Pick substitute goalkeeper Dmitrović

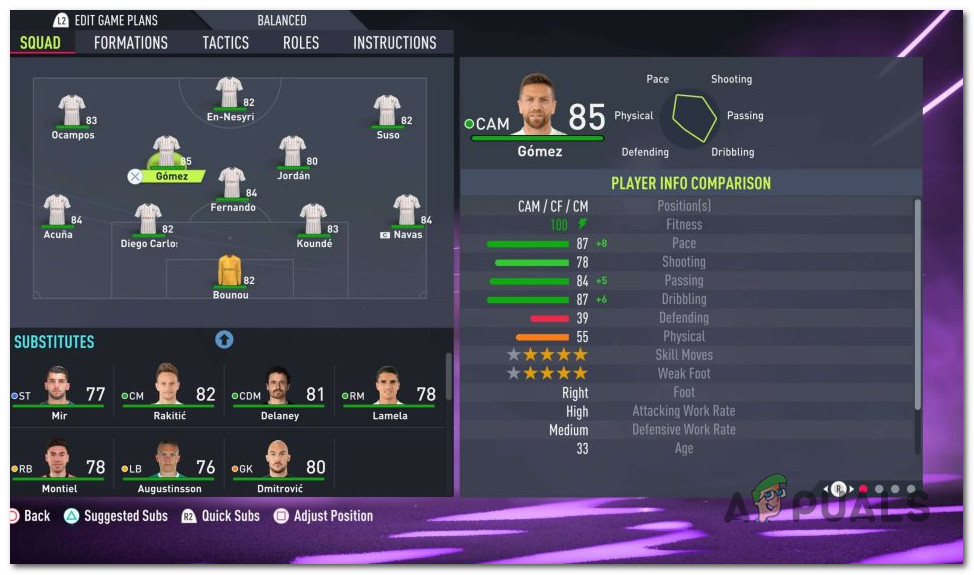pos(279,465)
